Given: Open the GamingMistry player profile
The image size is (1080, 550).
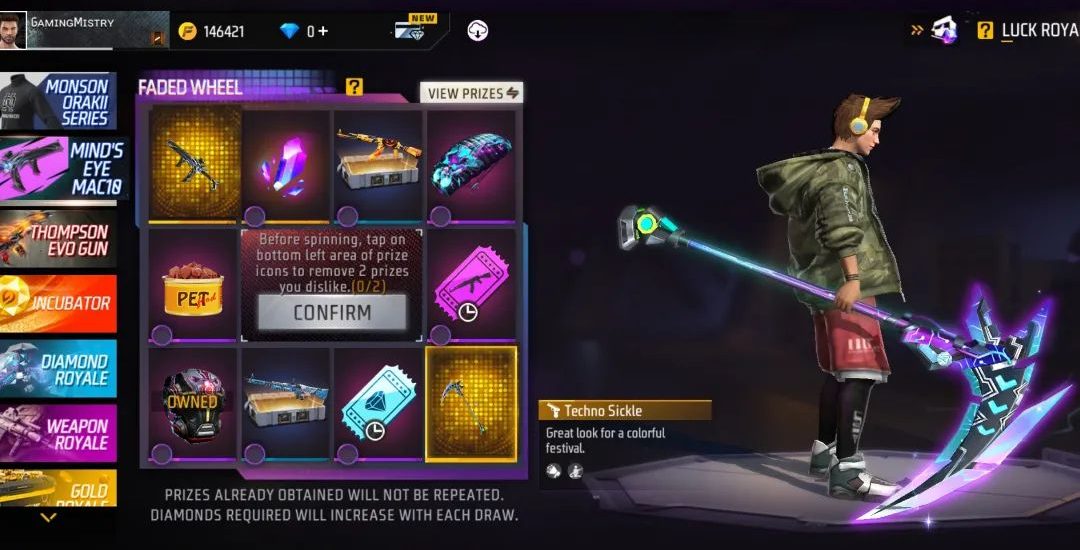Looking at the screenshot, I should (84, 30).
